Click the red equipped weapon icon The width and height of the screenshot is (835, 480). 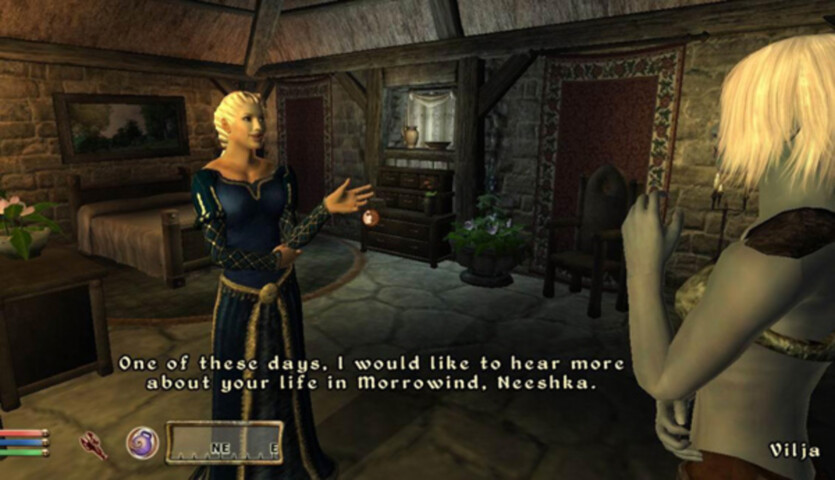(95, 444)
